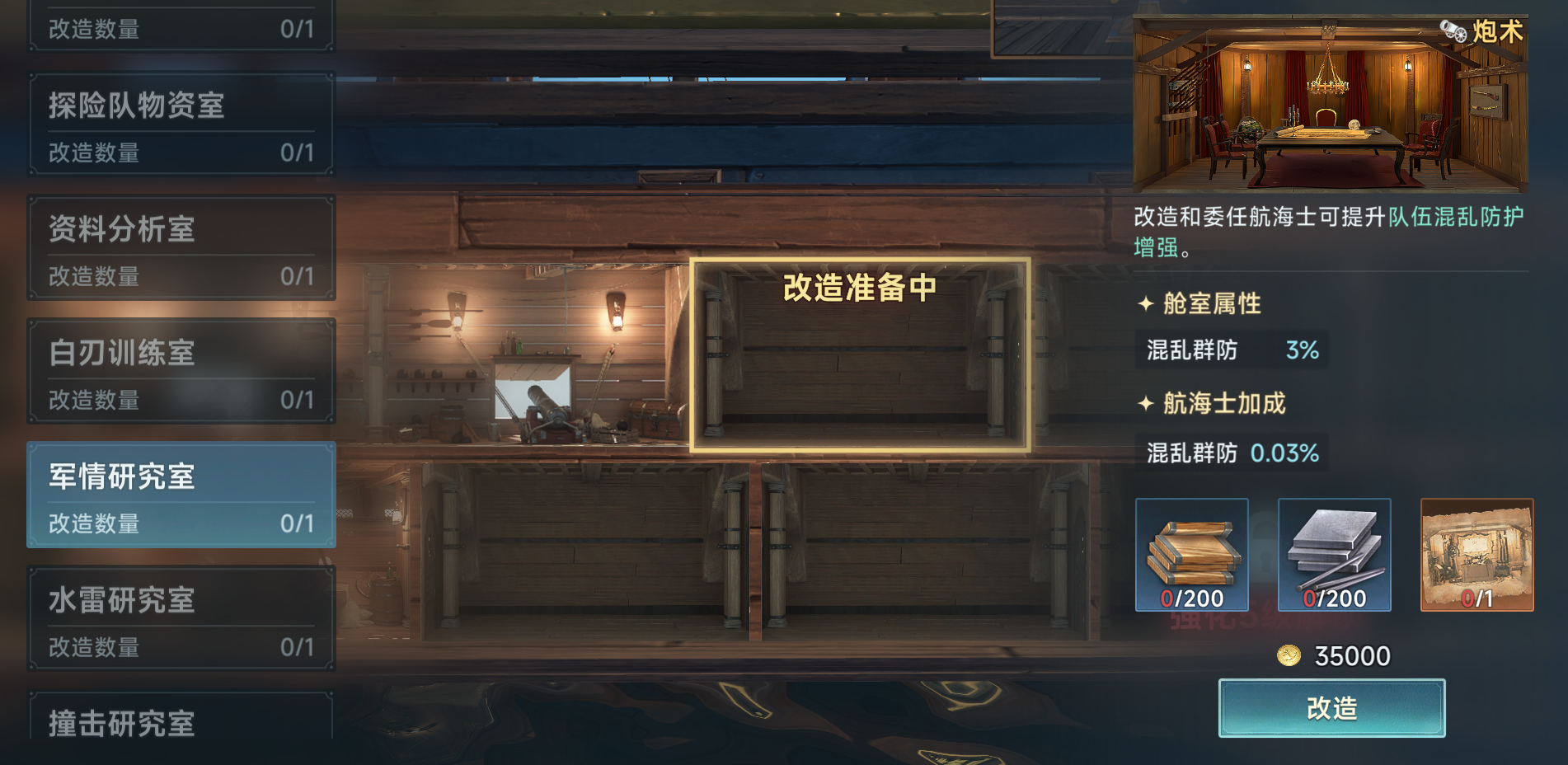Click the 0/200 wood progress counter
This screenshot has height=765, width=1568.
(1193, 599)
